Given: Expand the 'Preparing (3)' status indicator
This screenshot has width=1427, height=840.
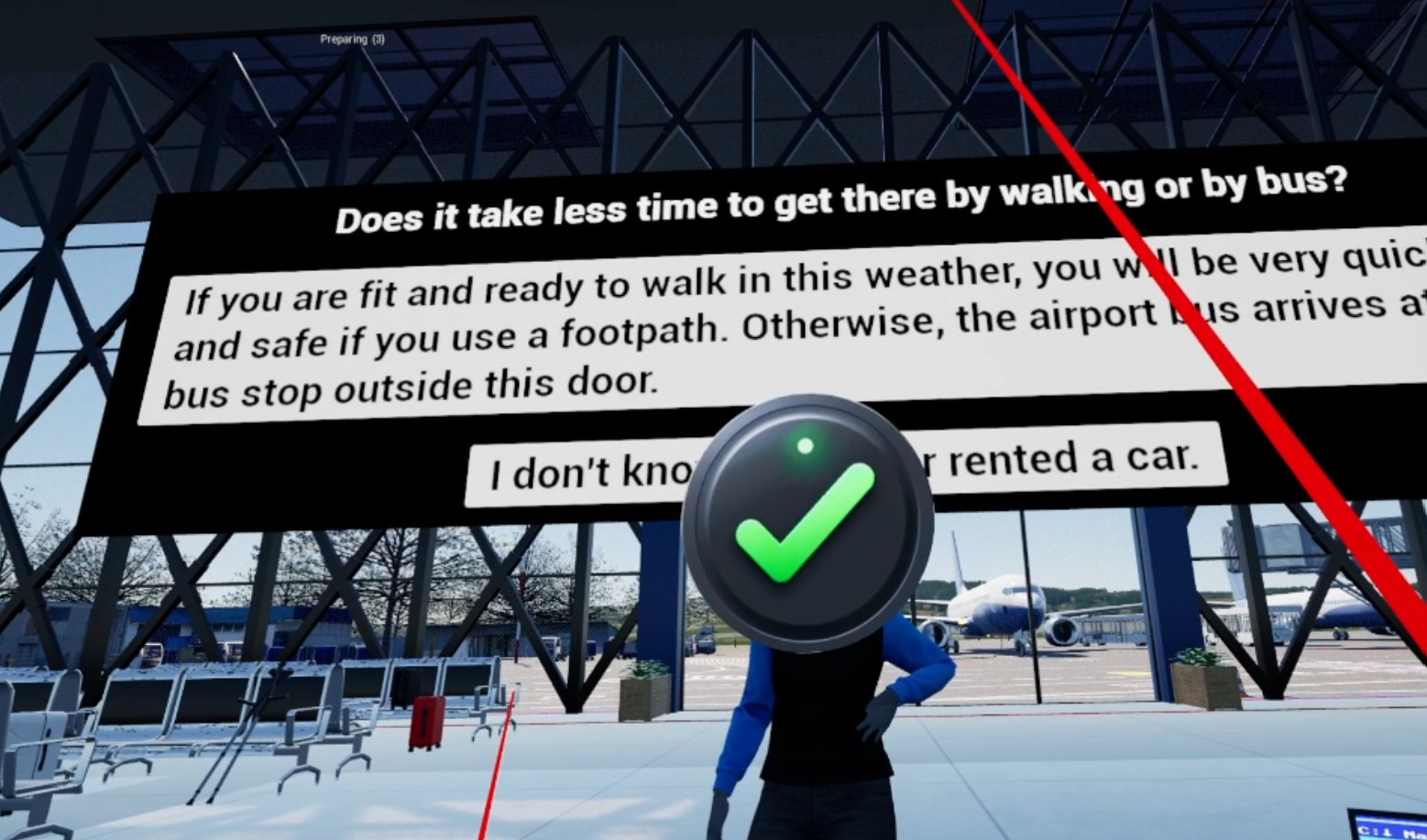Looking at the screenshot, I should (352, 38).
